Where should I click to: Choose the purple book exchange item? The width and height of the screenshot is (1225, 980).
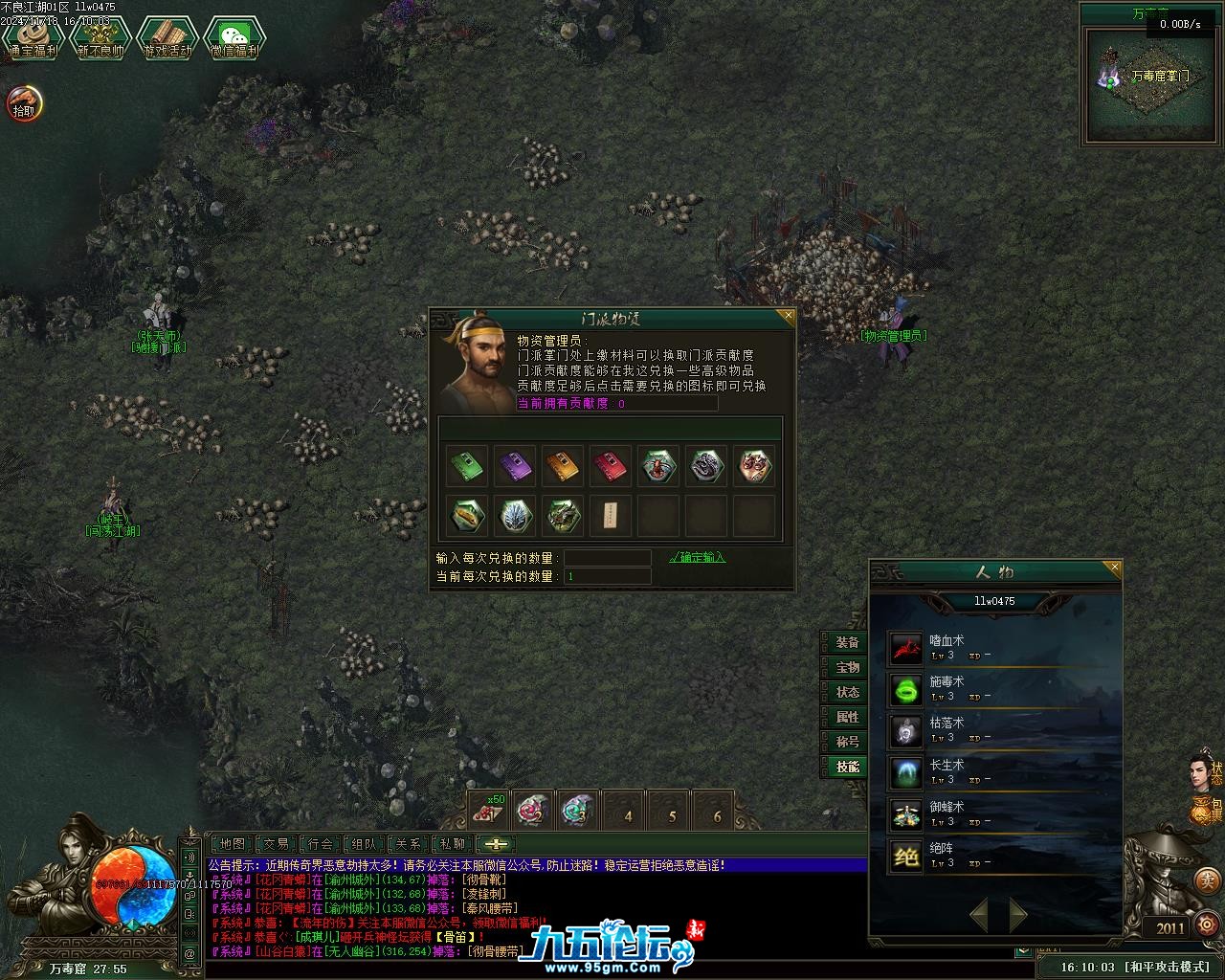[515, 466]
